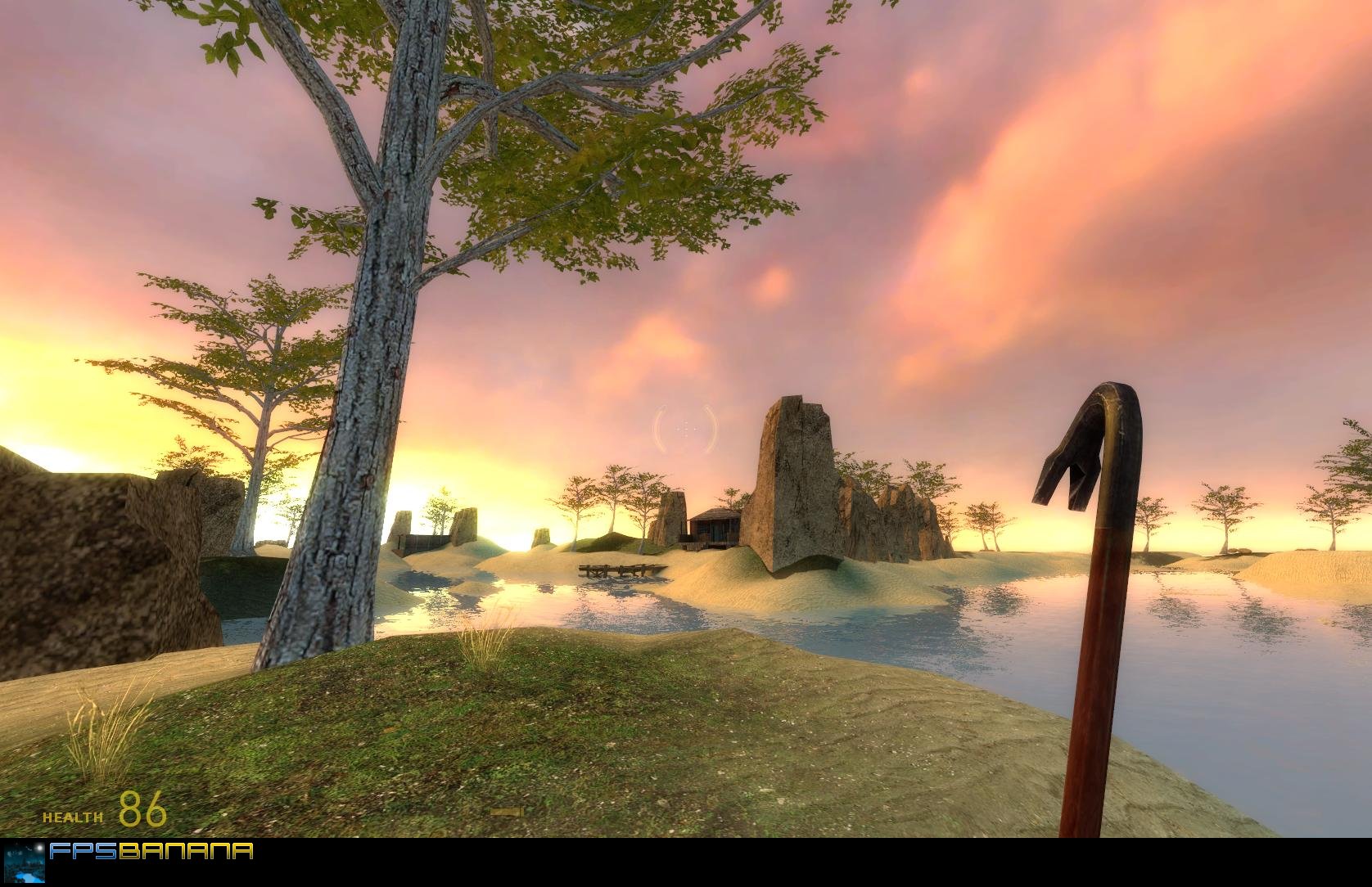Image resolution: width=1372 pixels, height=887 pixels.
Task: Click the small ammo bar indicator near bottom center
Action: point(507,812)
